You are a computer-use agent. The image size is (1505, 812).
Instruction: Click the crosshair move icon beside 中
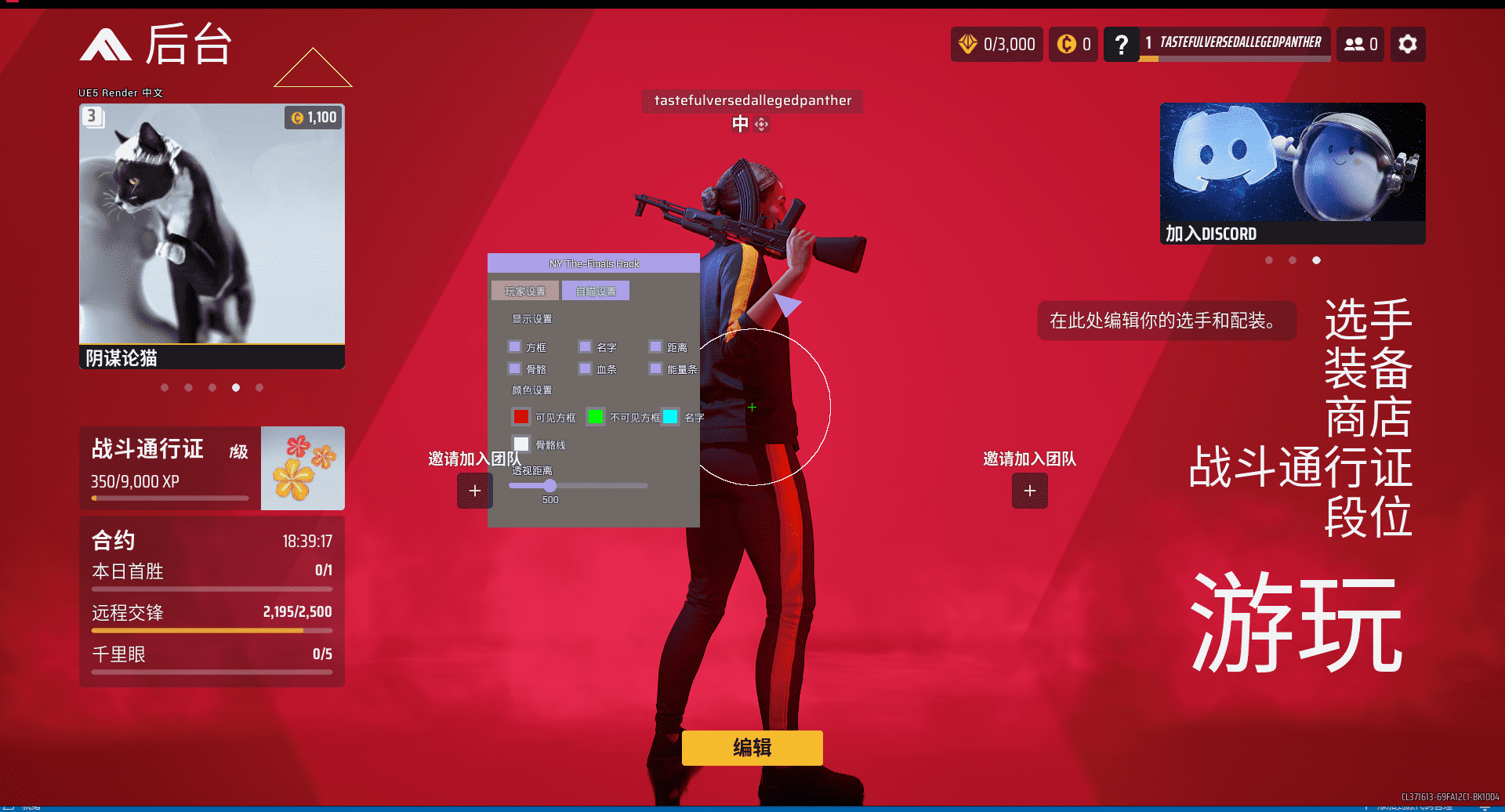(x=760, y=124)
